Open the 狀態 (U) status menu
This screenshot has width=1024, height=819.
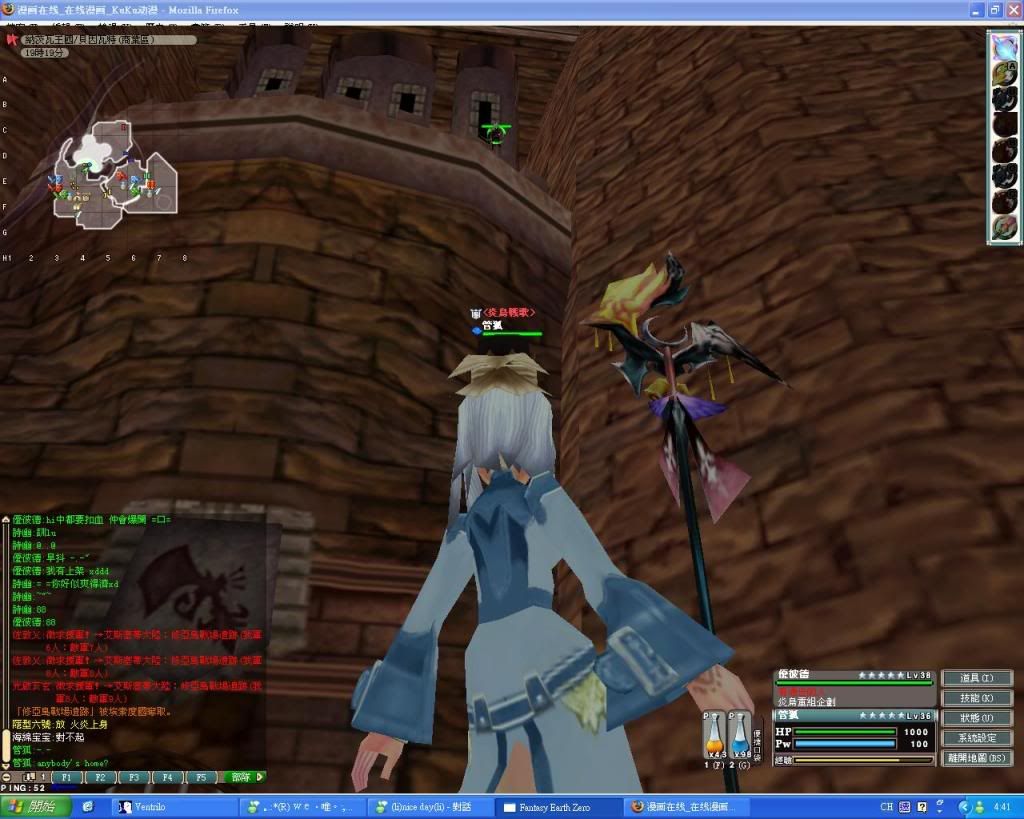[977, 718]
